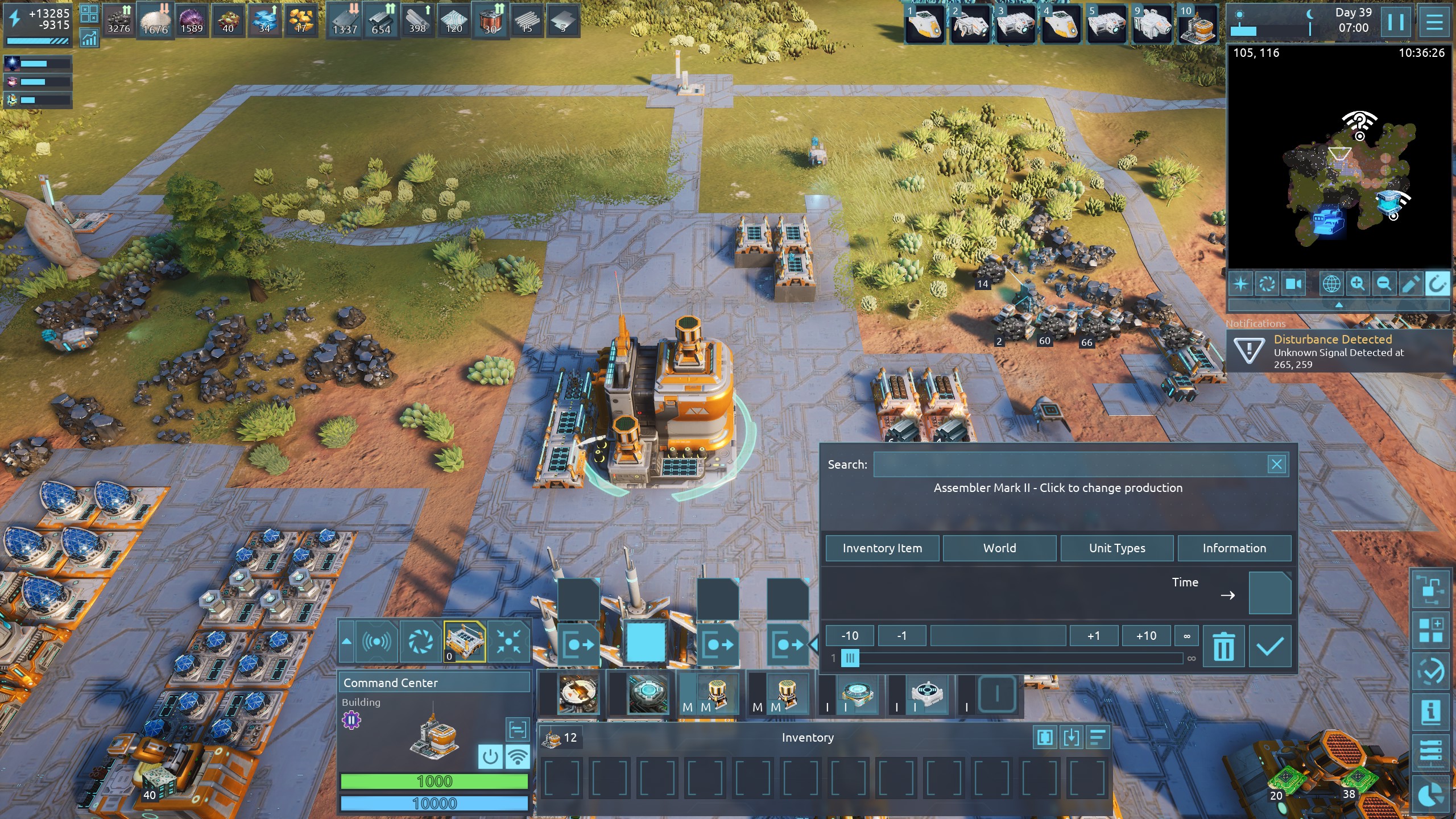The image size is (1456, 819).
Task: Delete production using the trash can button
Action: [x=1223, y=647]
